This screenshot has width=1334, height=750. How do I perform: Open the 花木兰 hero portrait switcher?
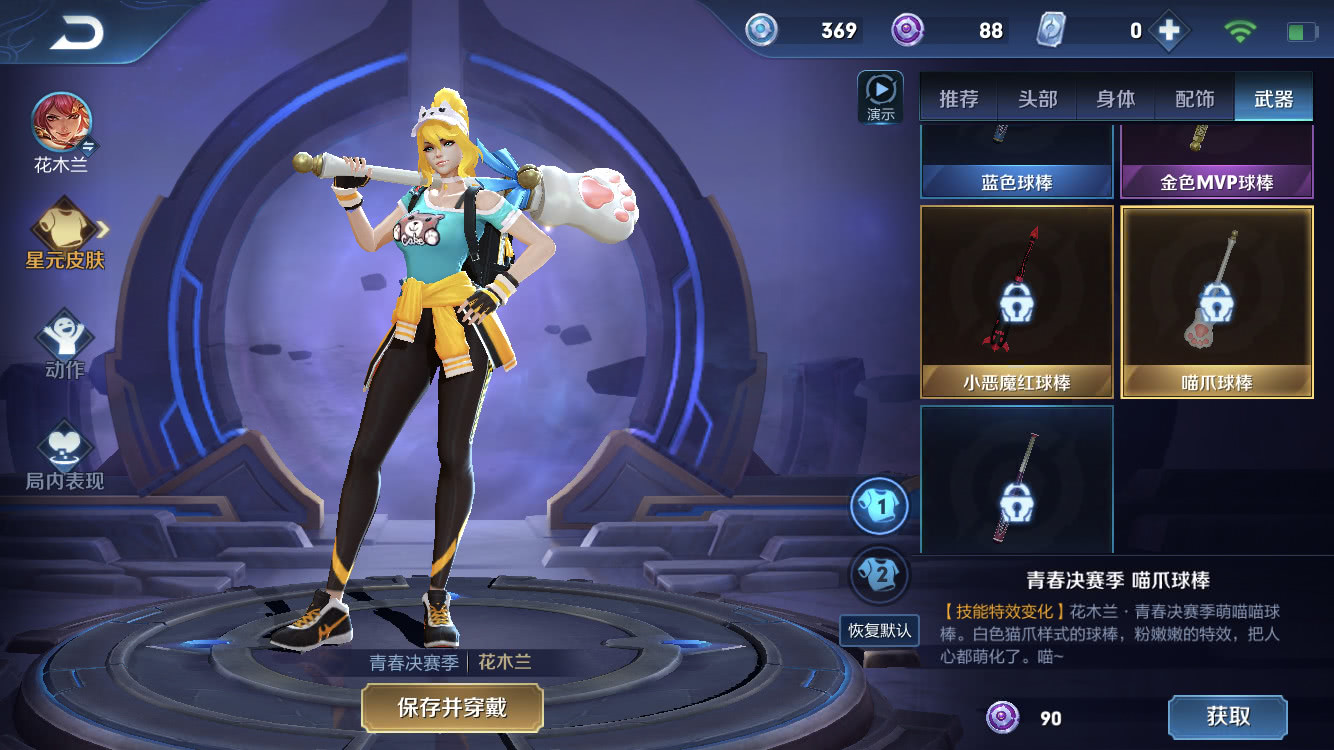coord(62,124)
